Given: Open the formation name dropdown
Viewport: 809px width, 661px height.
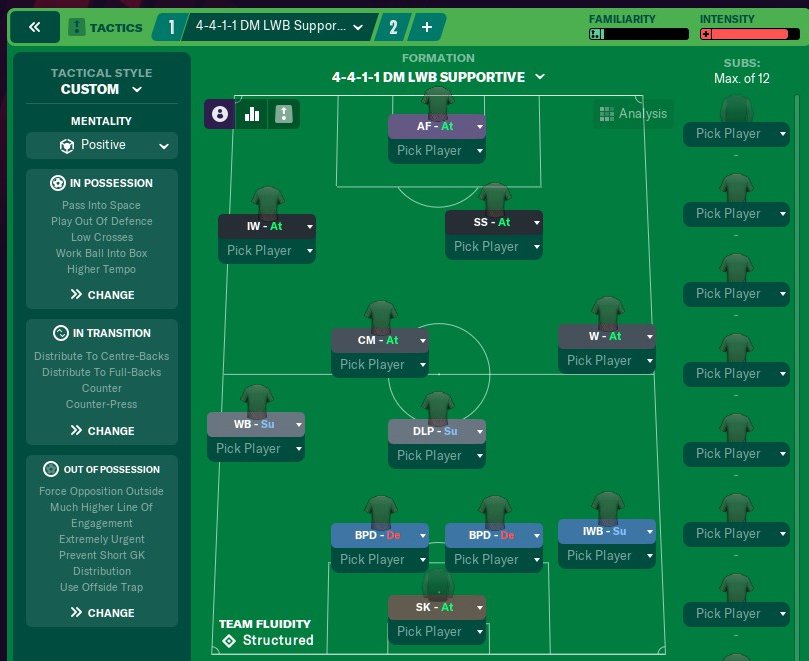Looking at the screenshot, I should 438,77.
